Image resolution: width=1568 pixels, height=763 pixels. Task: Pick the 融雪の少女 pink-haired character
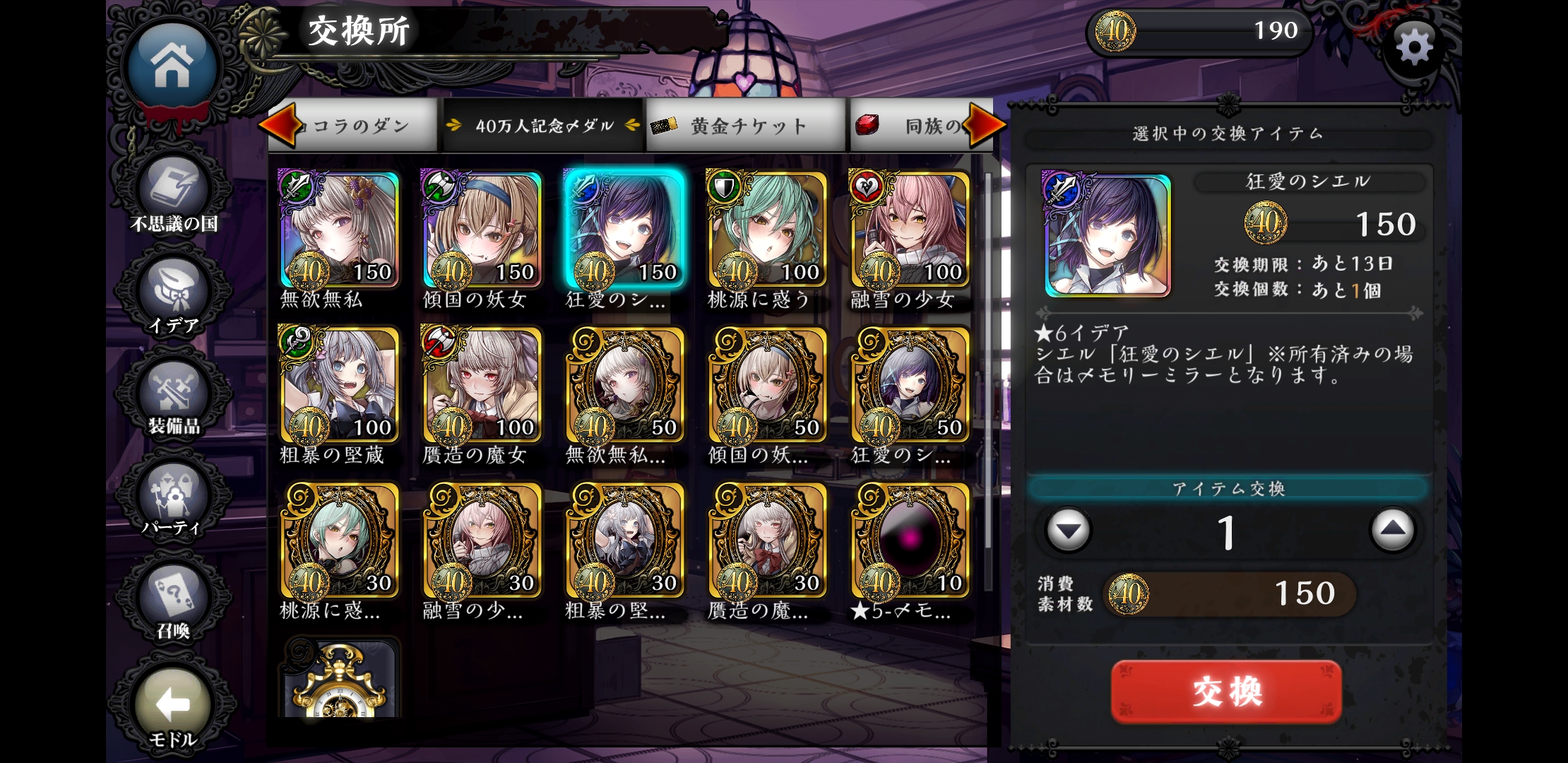tap(910, 230)
